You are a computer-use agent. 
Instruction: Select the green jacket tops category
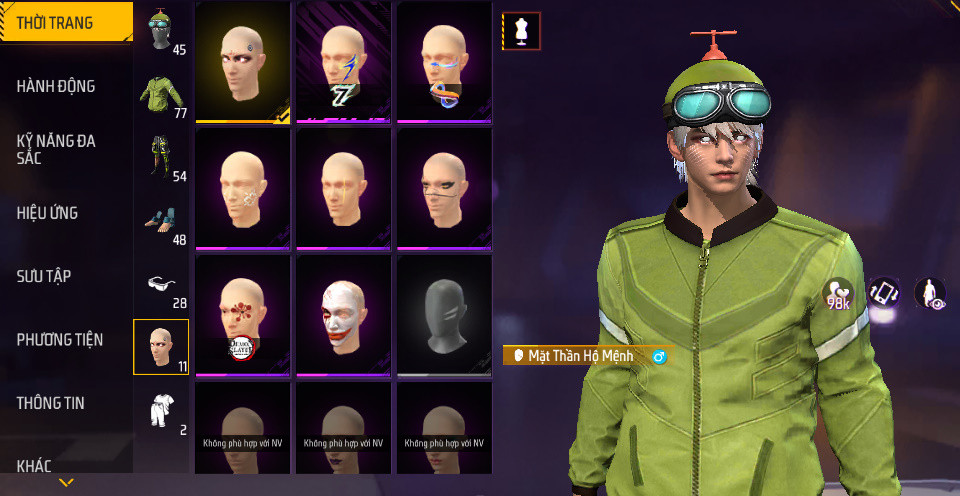161,95
